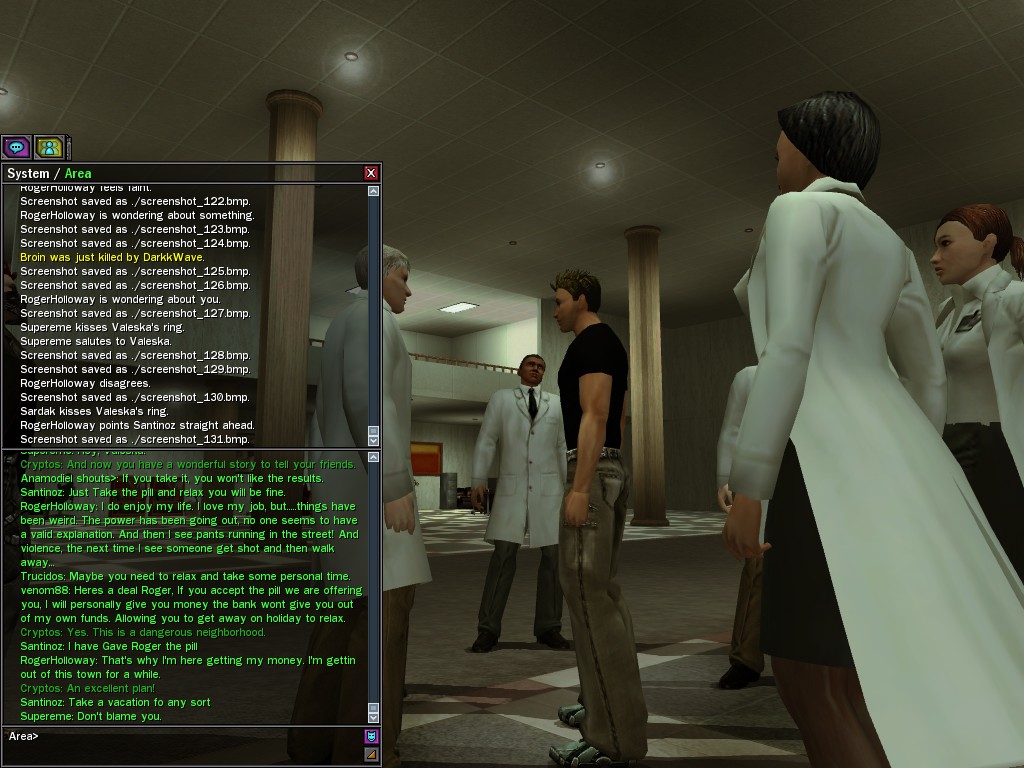Screen dimensions: 1024x768
Task: Click the area chat scroll-down arrow
Action: coord(374,717)
